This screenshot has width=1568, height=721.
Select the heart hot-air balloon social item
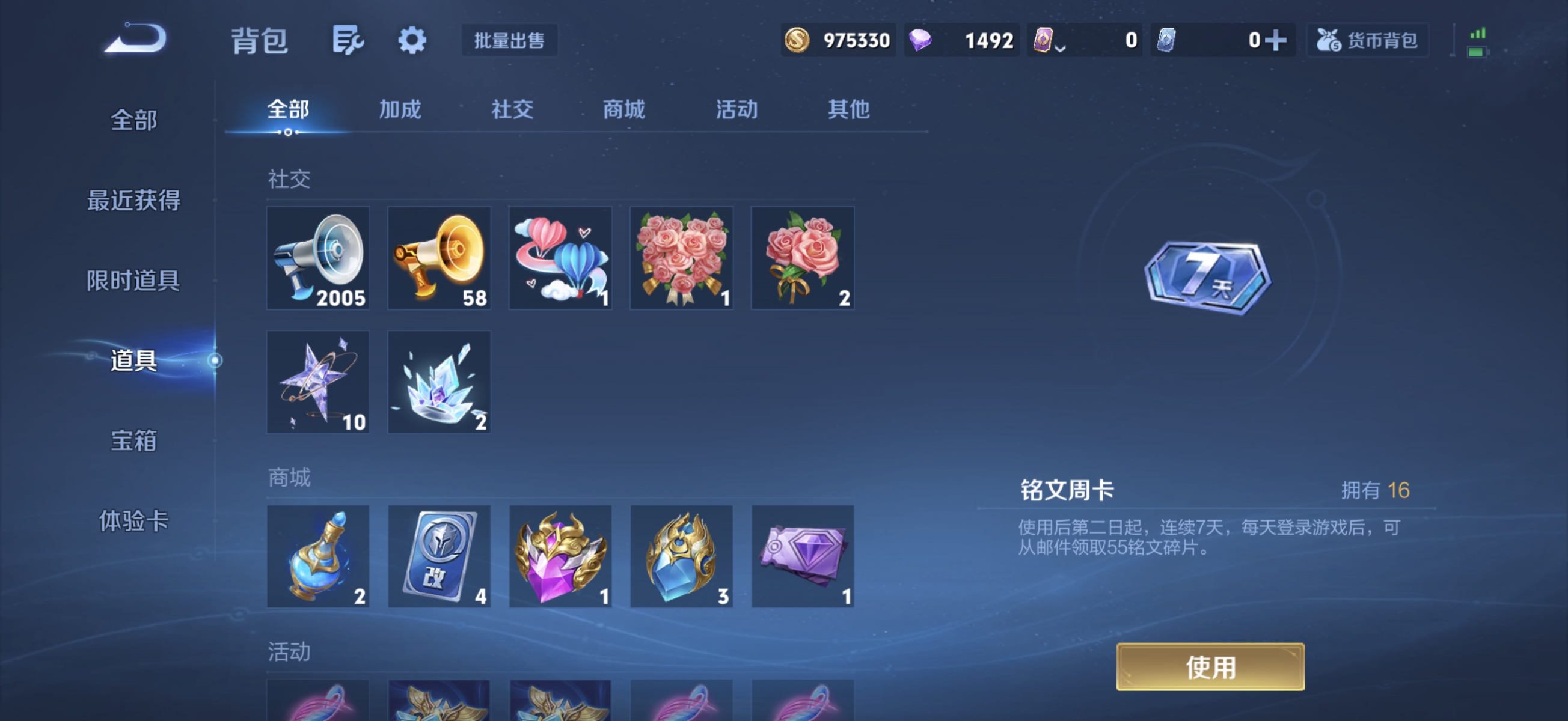[x=559, y=258]
